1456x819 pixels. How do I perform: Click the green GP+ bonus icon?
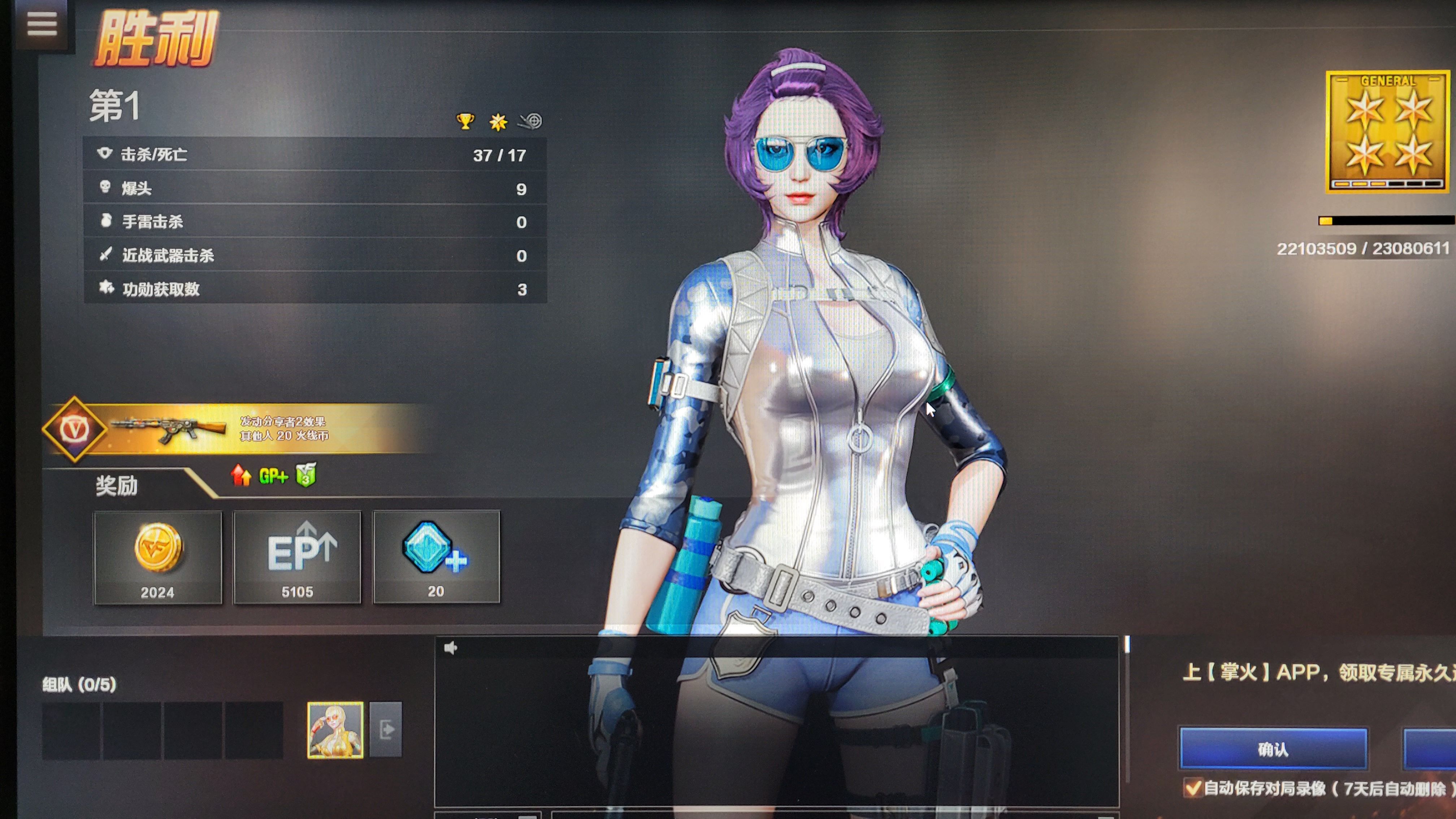coord(273,476)
